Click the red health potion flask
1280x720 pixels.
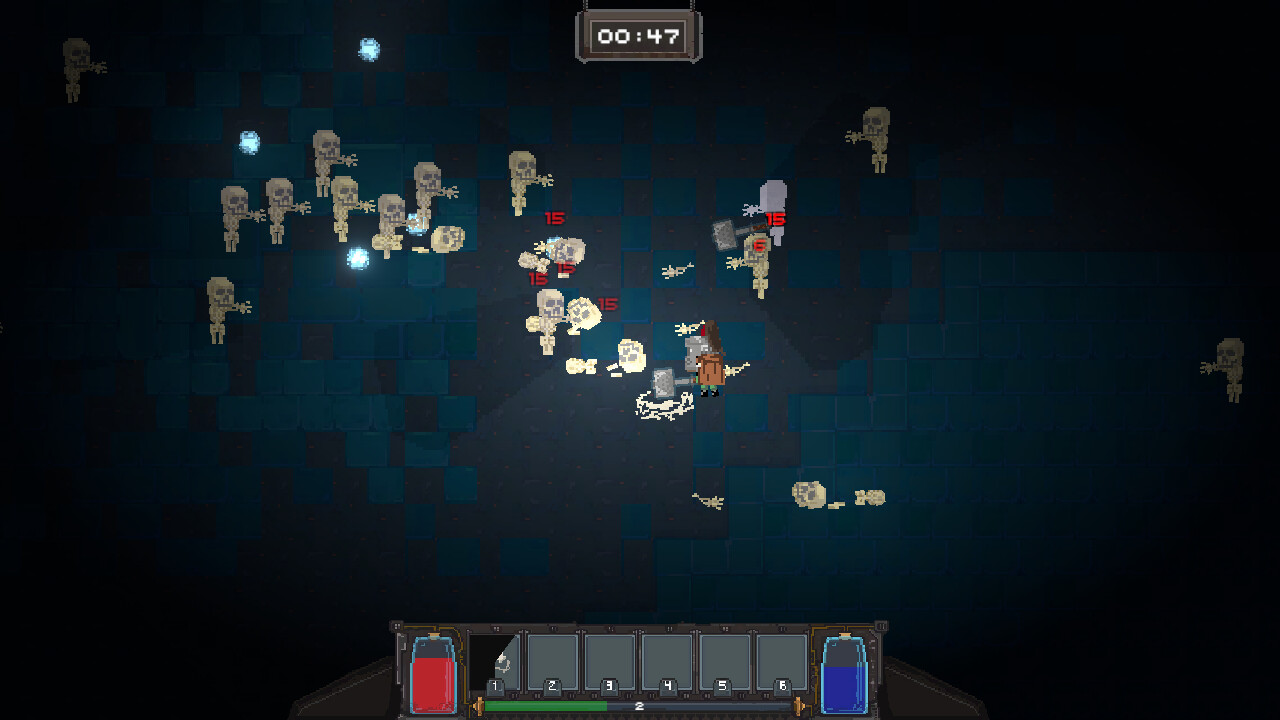[432, 672]
